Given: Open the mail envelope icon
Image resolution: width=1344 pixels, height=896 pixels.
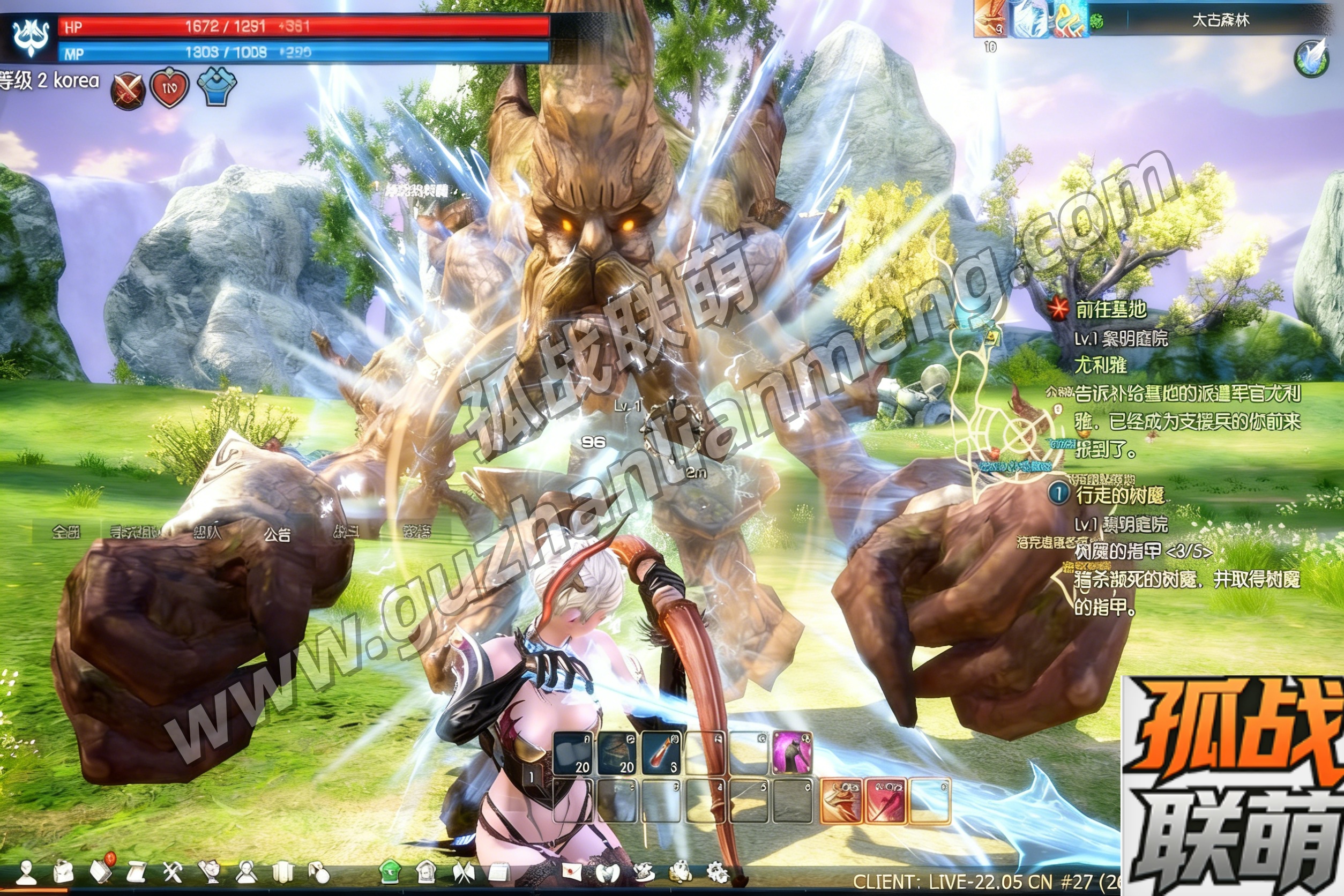Looking at the screenshot, I should point(571,872).
